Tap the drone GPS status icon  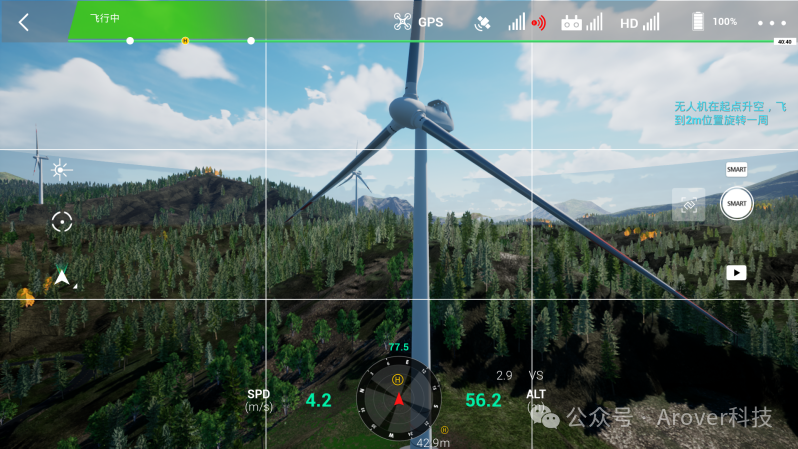(403, 22)
